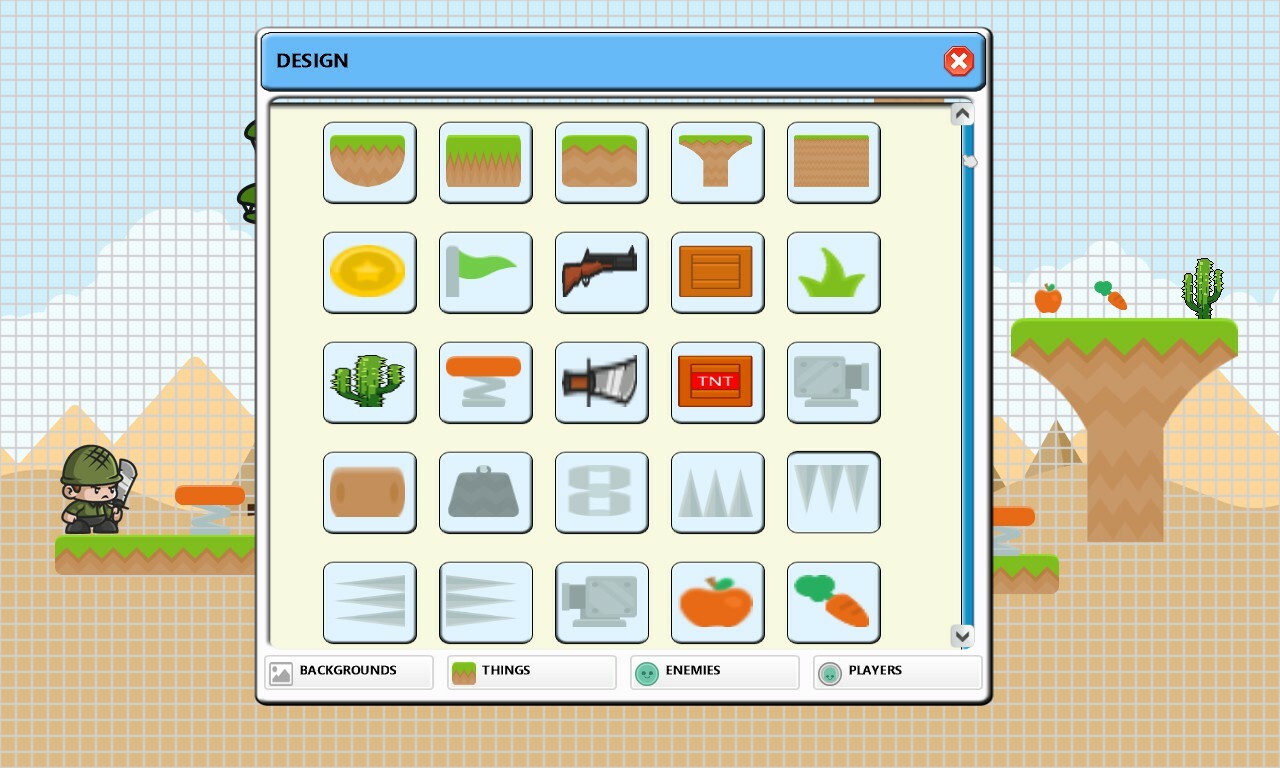Pick the carrot item
This screenshot has width=1280, height=768.
pos(833,602)
